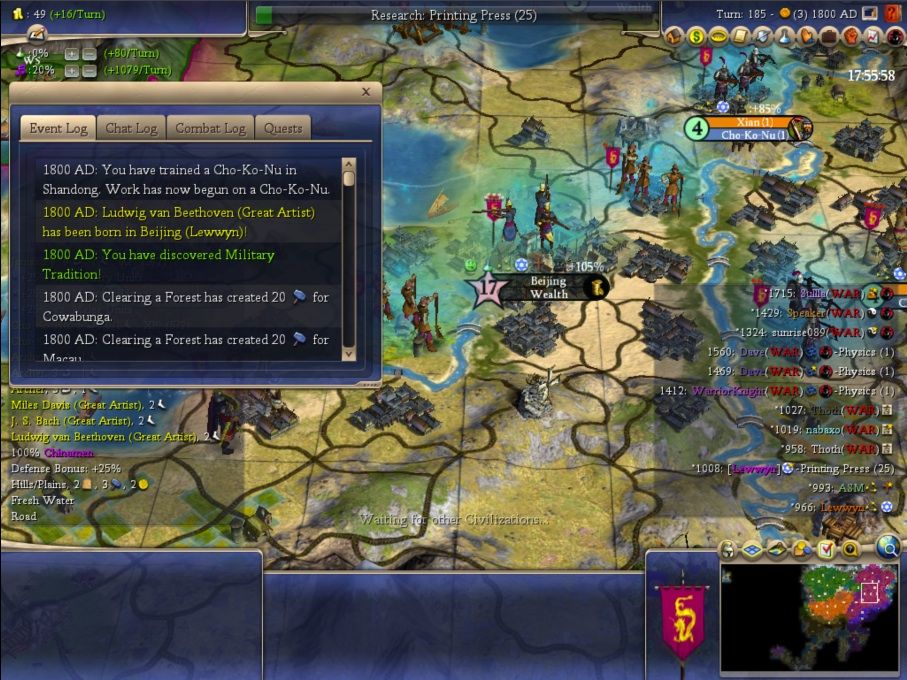
Task: Open the Combat Log tab
Action: (210, 128)
